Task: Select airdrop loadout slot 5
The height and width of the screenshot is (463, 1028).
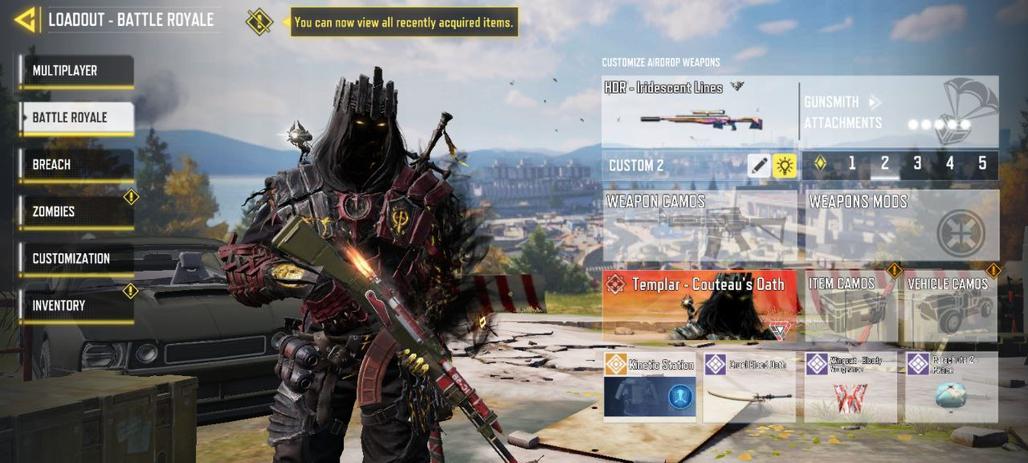Action: point(982,164)
